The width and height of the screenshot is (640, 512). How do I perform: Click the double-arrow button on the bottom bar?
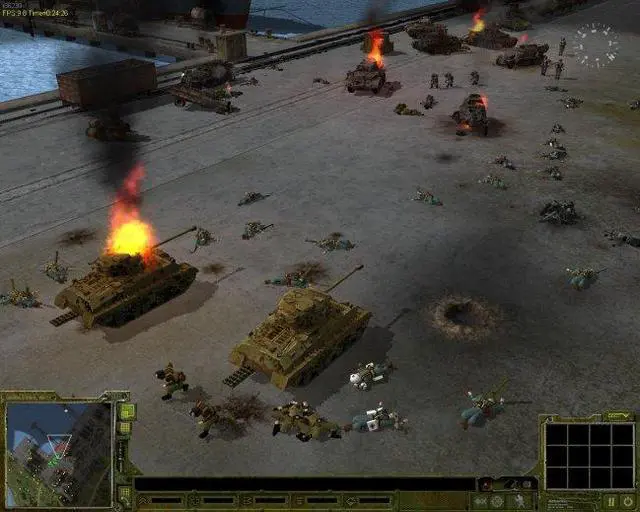click(481, 500)
